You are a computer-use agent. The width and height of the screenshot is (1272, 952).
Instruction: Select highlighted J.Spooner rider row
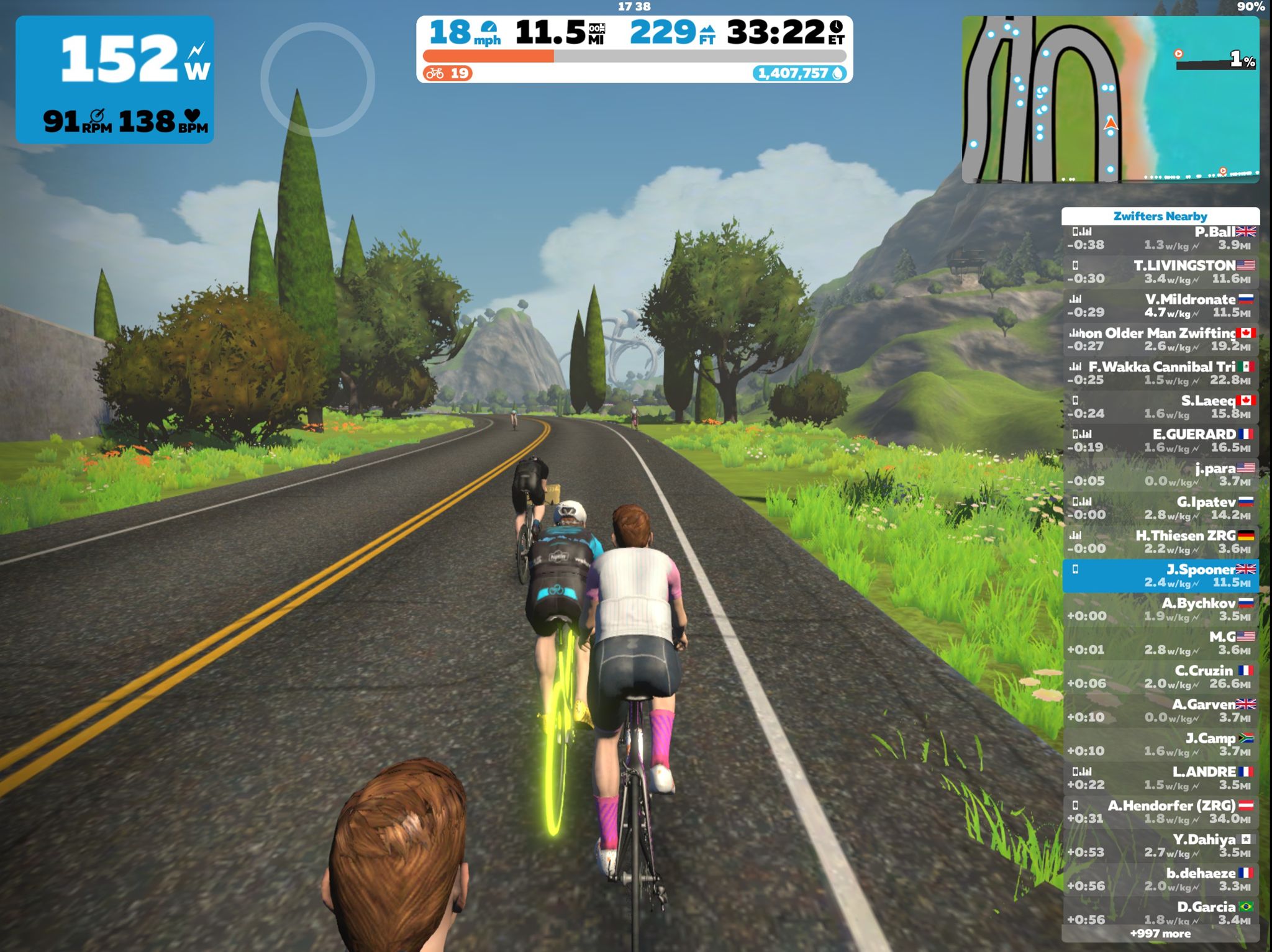(x=1160, y=576)
